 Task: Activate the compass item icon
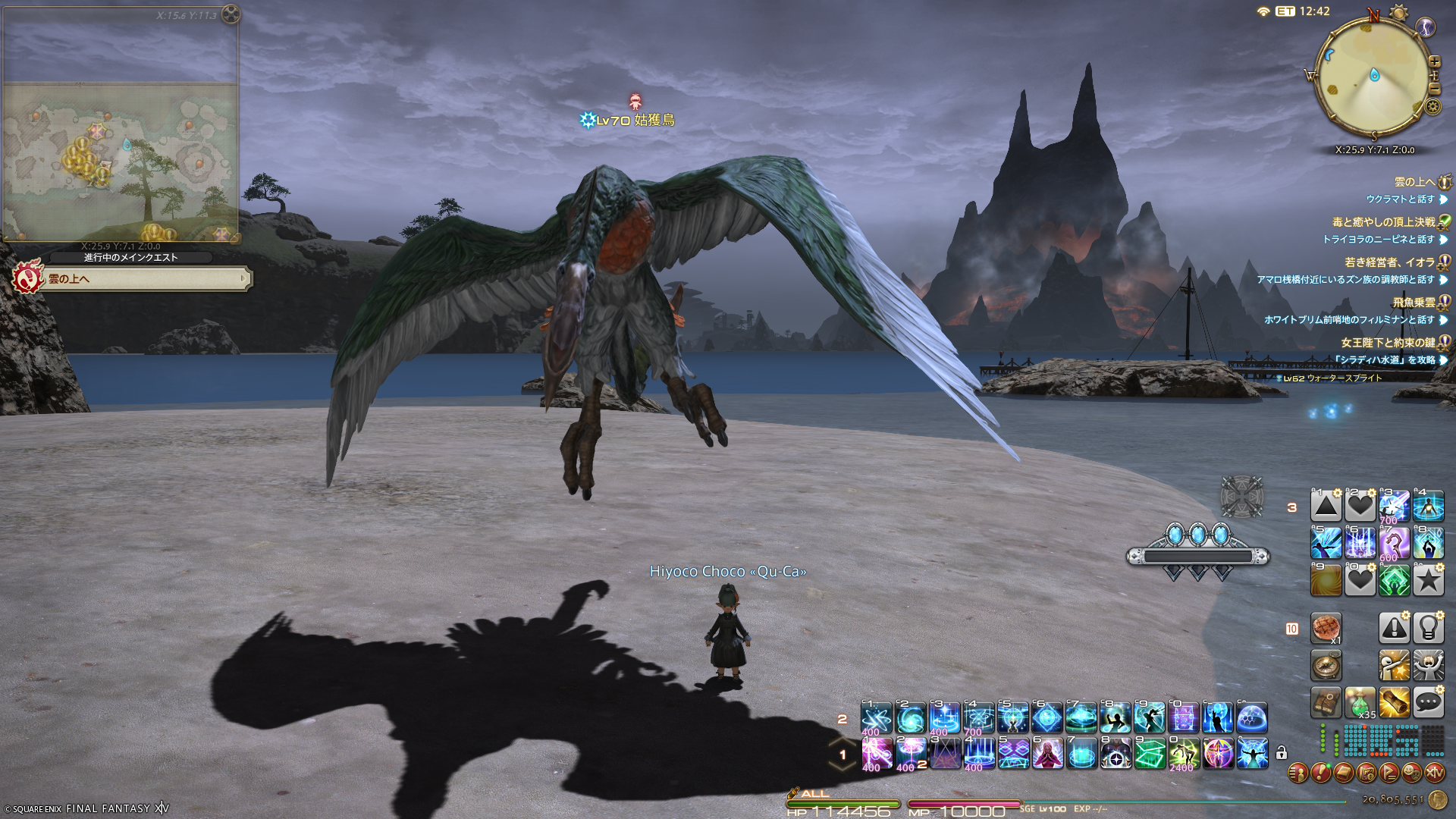[1326, 666]
